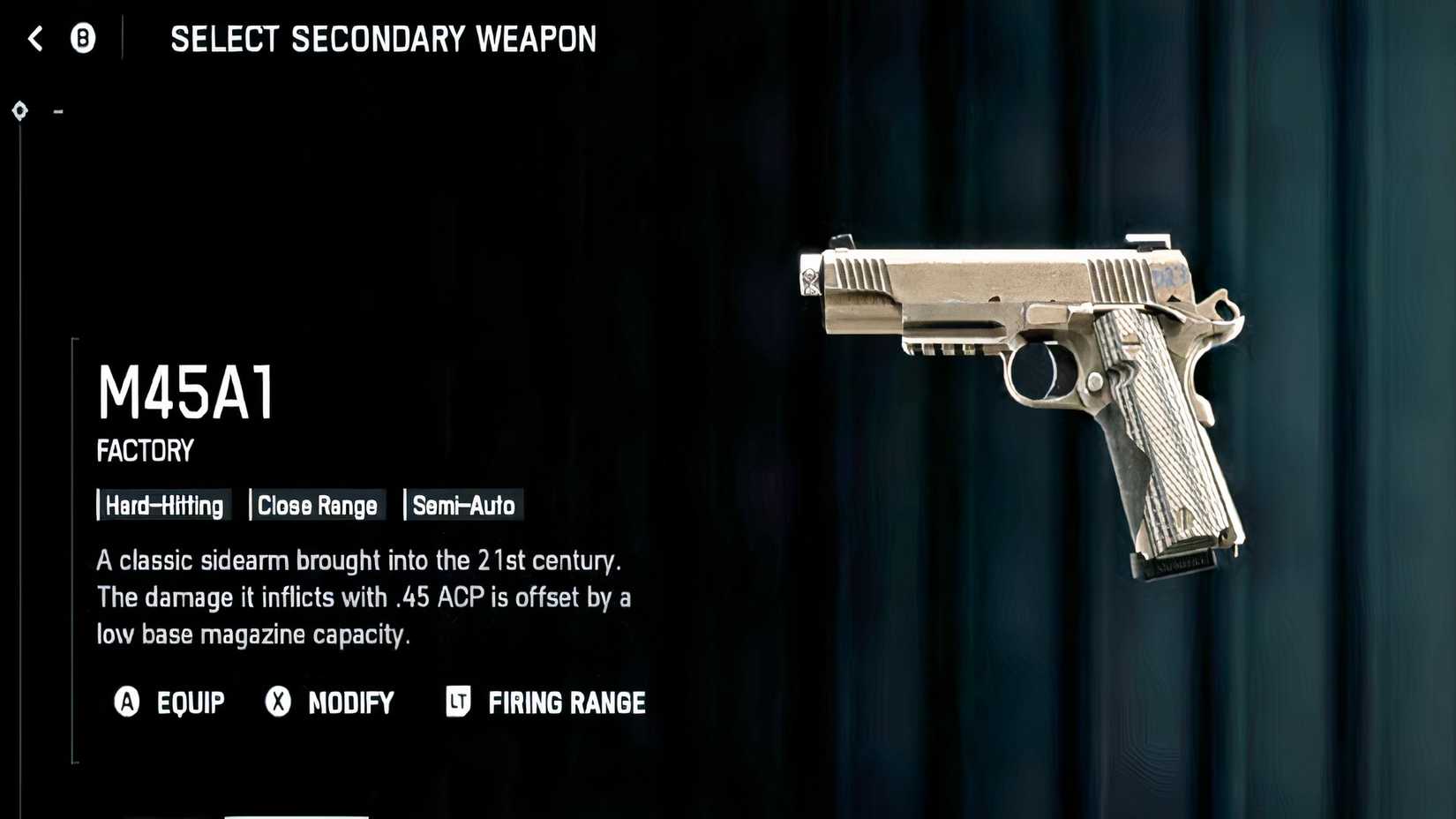Click the SELECT SECONDARY WEAPON title

pyautogui.click(x=383, y=39)
